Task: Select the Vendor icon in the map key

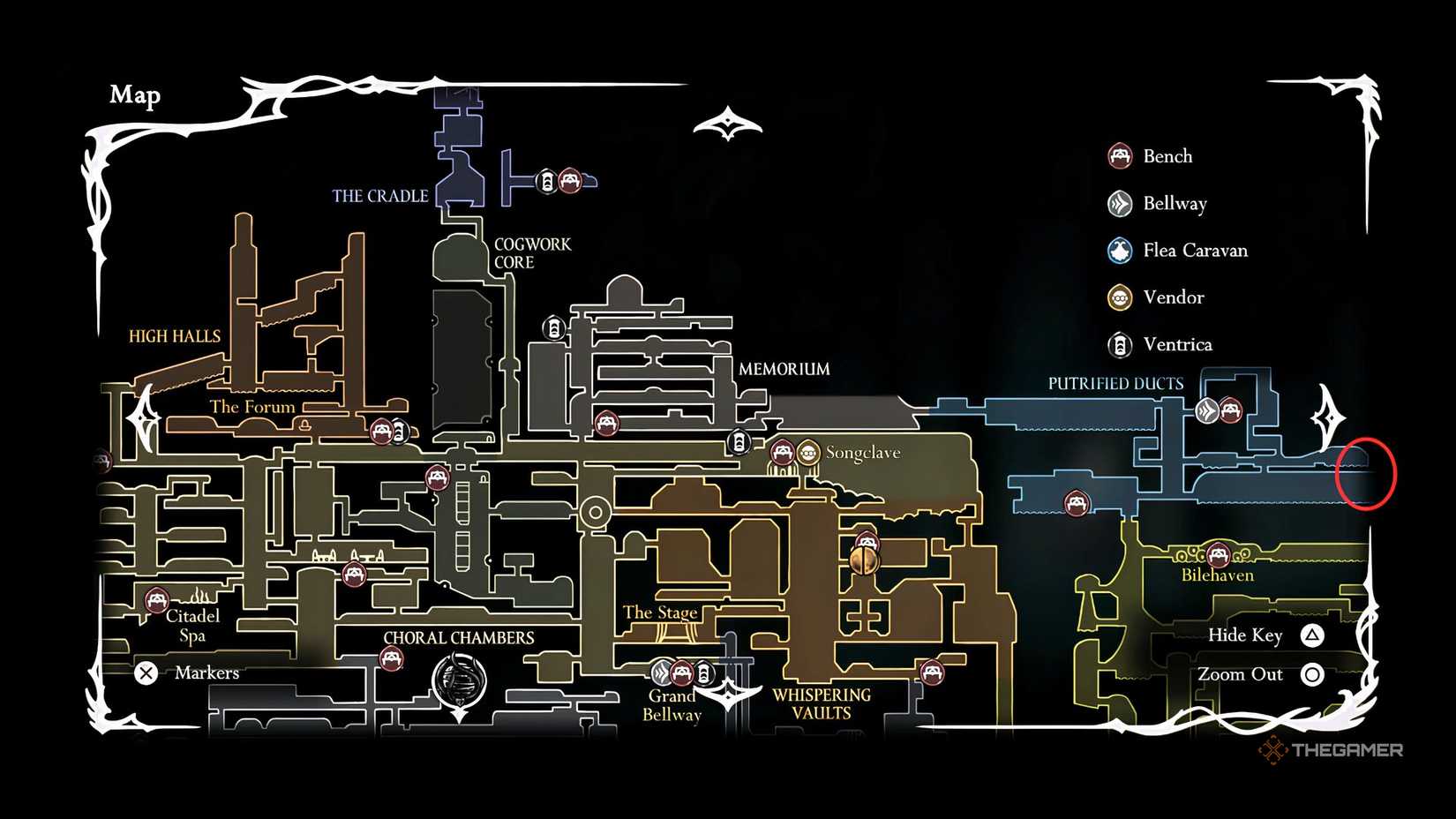Action: point(1121,297)
